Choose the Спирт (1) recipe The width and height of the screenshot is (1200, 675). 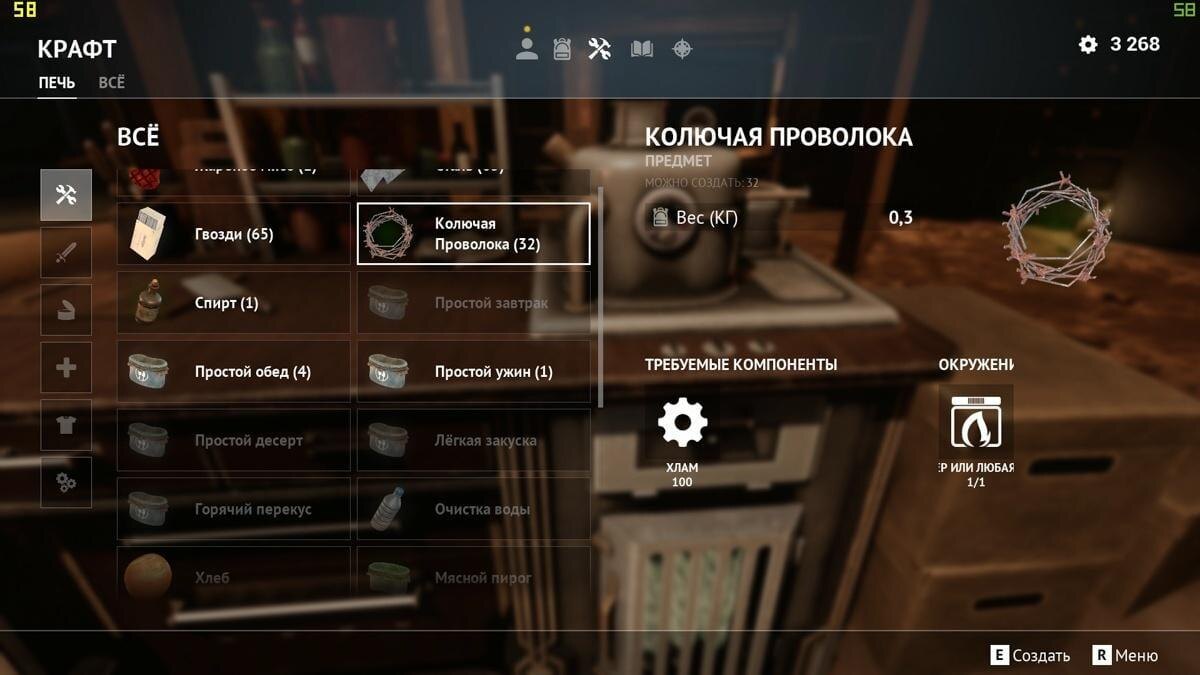[233, 303]
